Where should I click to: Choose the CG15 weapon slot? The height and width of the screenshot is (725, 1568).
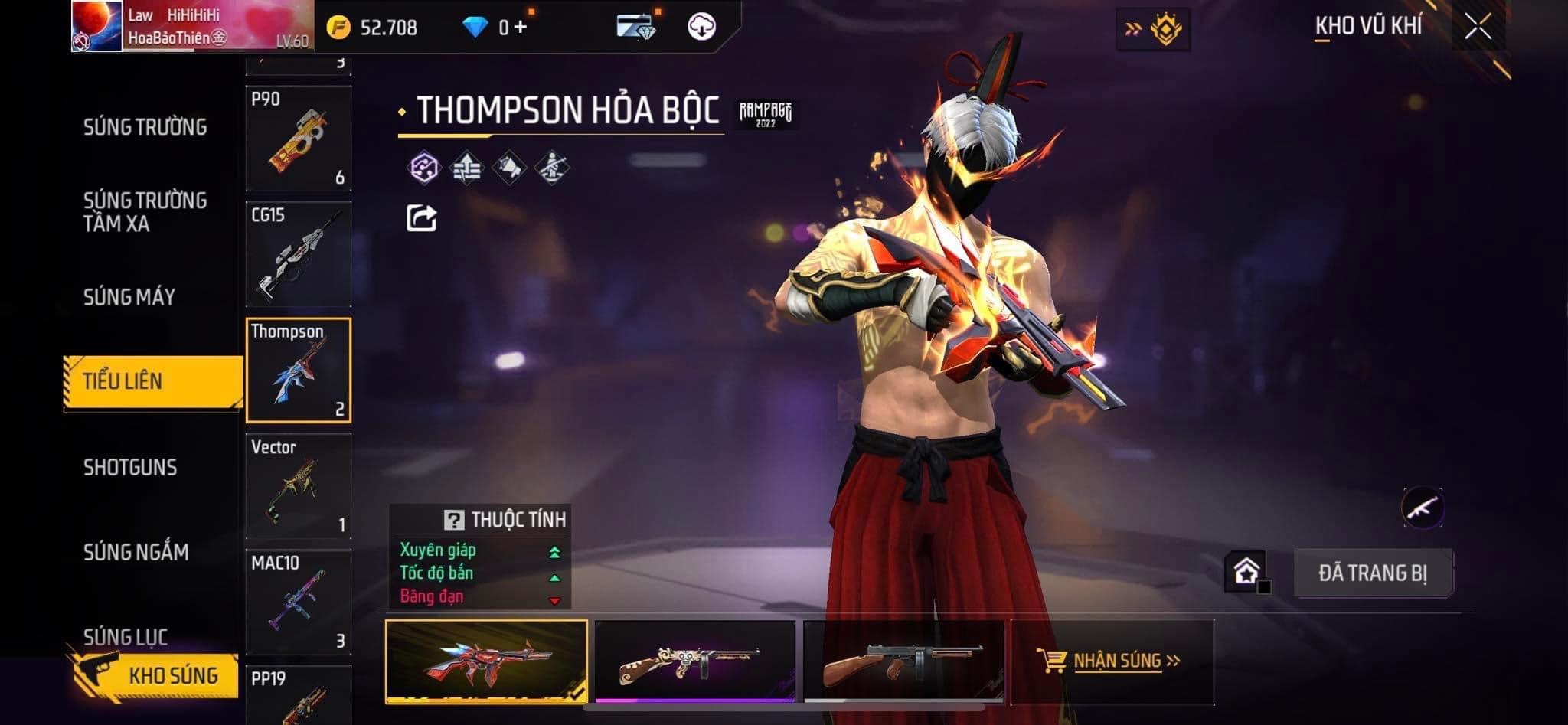[x=299, y=254]
